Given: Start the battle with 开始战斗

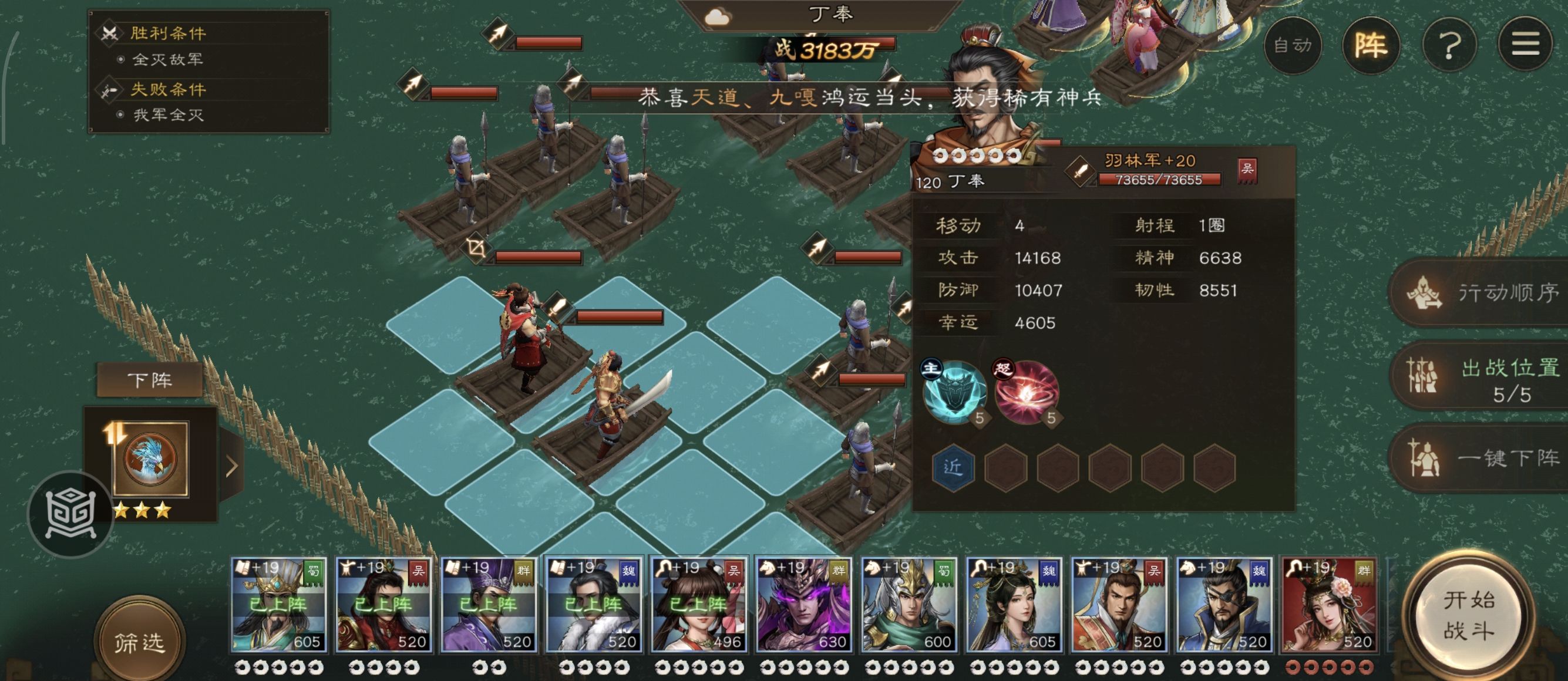Looking at the screenshot, I should coord(1468,615).
